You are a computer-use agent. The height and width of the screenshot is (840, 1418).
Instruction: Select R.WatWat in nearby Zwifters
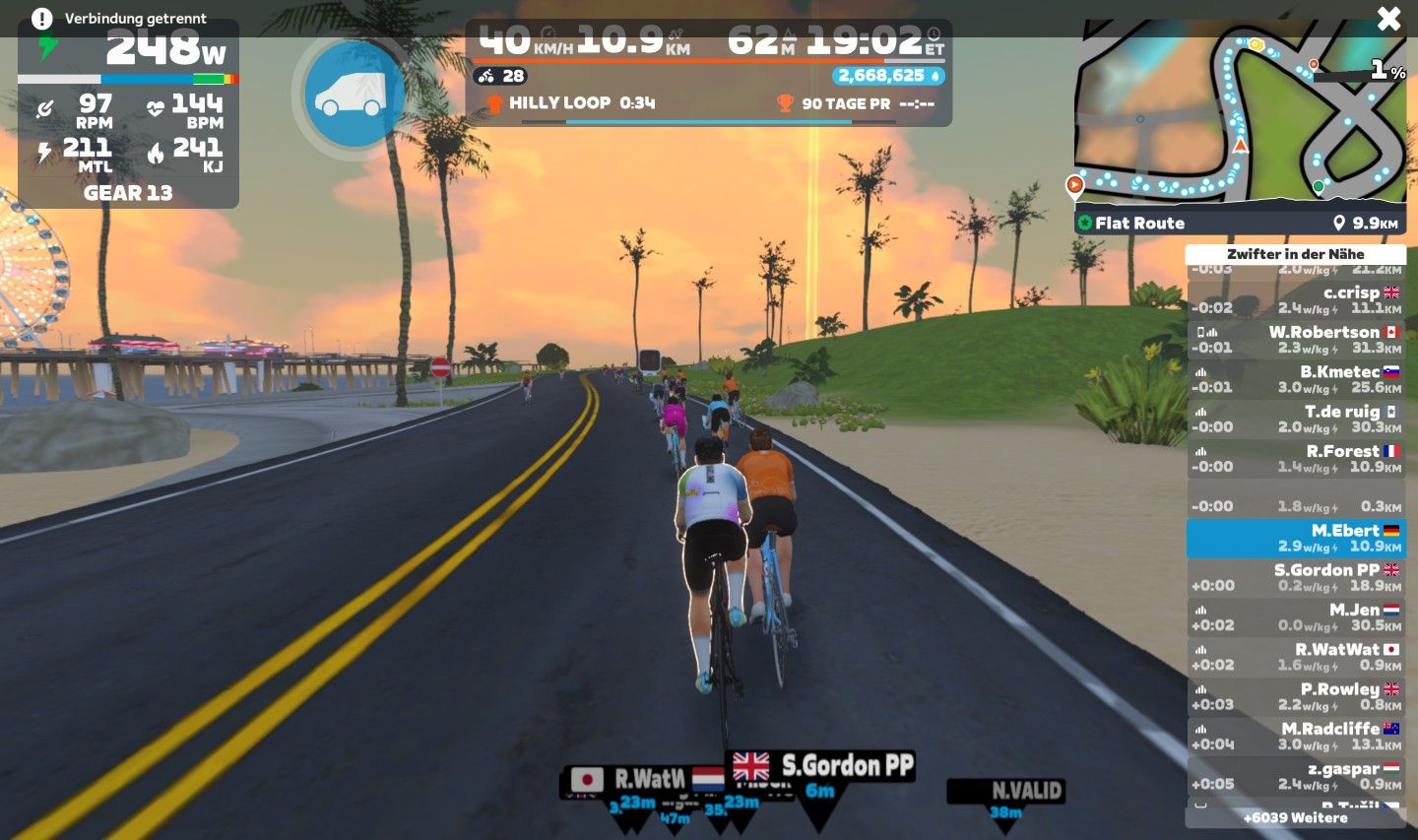point(1296,657)
